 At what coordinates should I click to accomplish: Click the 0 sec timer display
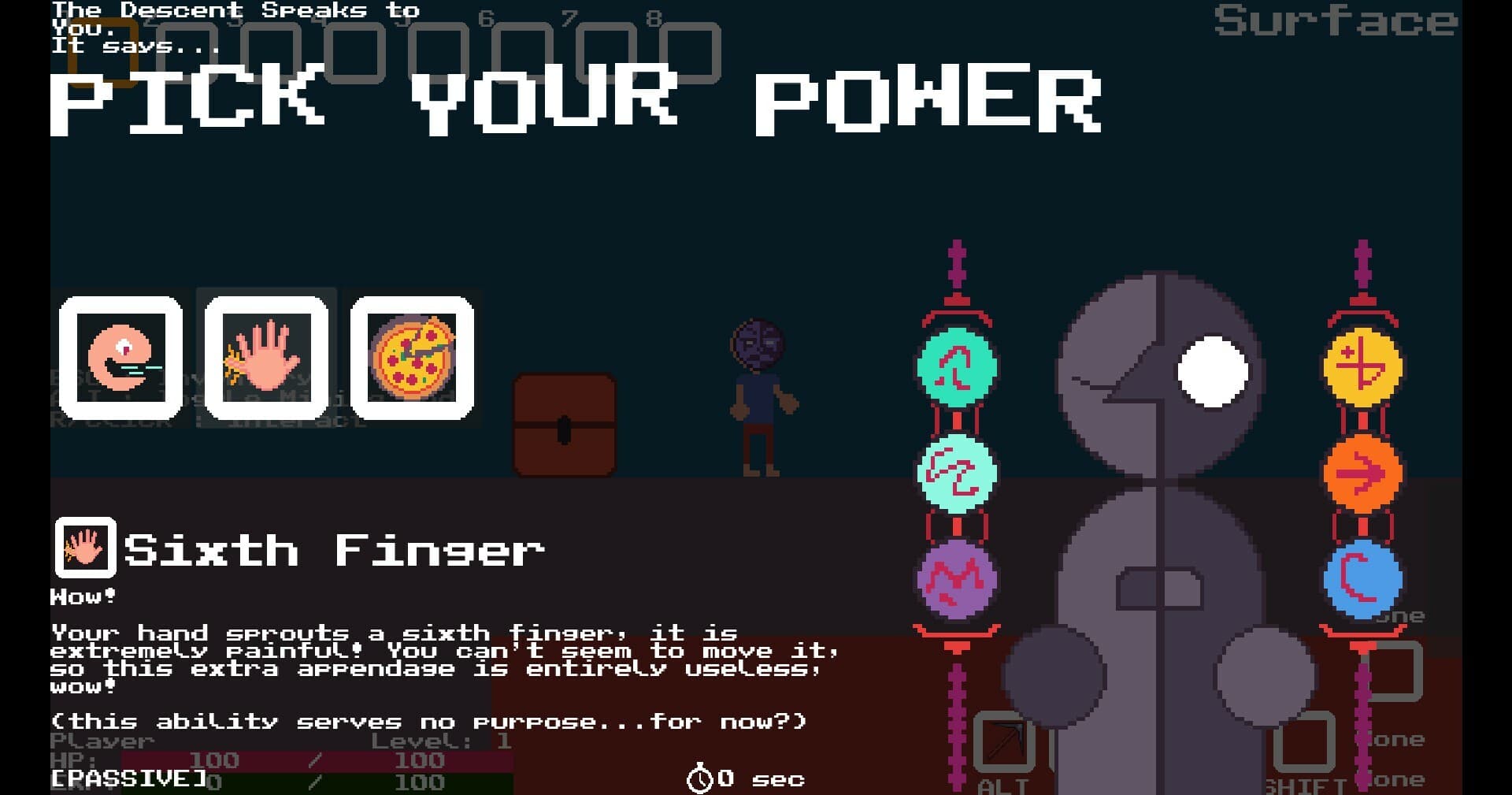[744, 778]
